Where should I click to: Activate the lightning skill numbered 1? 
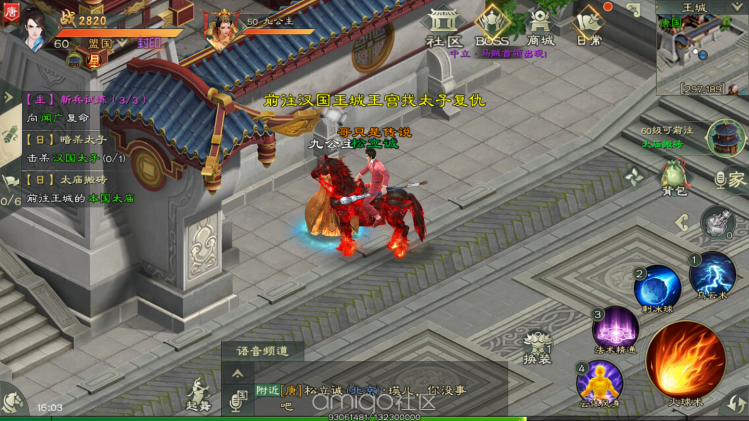click(711, 276)
